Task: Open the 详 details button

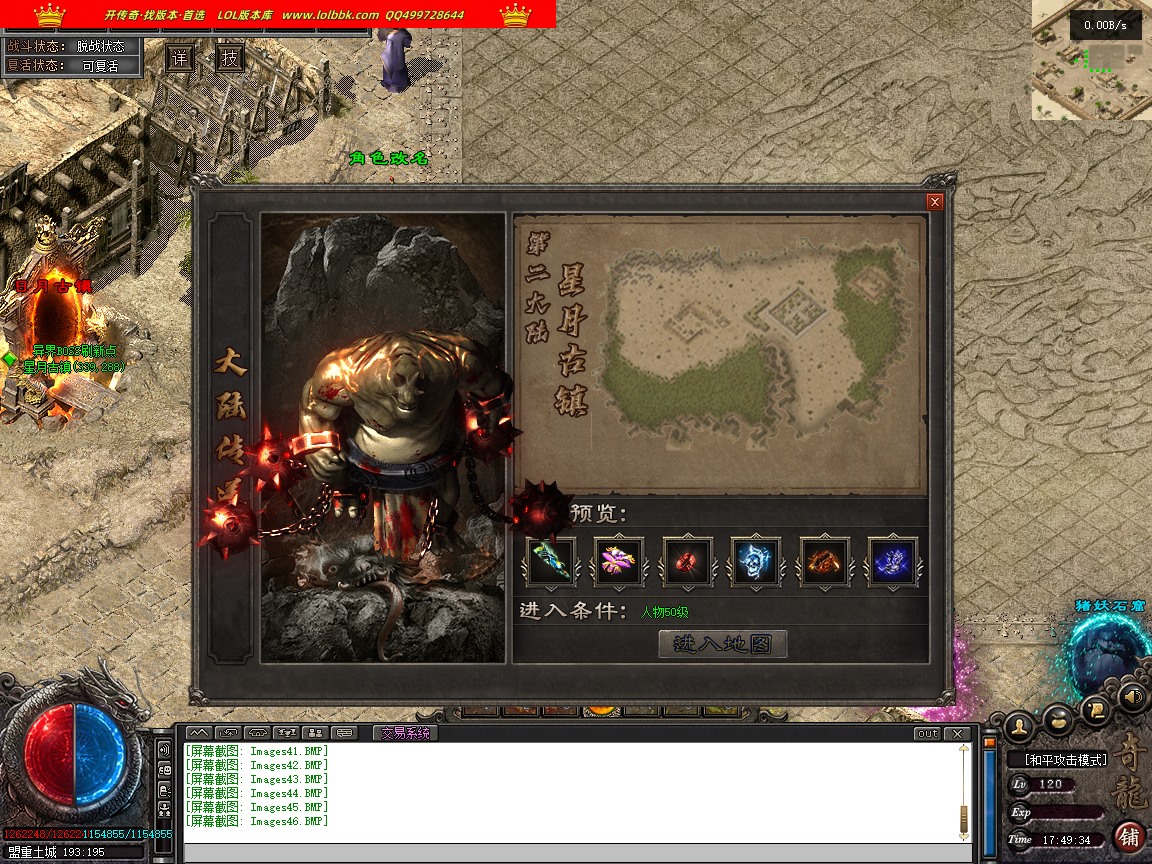Action: [x=180, y=57]
